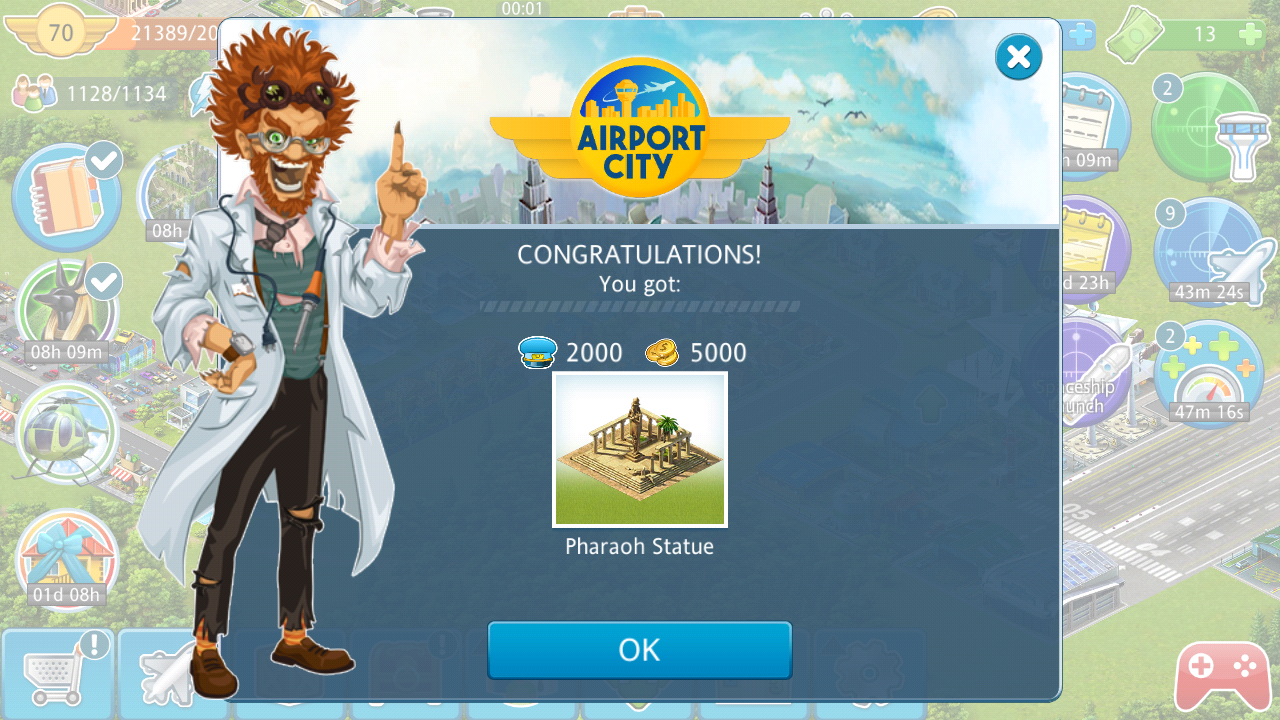Open the red gamepad button
This screenshot has height=720, width=1280.
click(x=1222, y=676)
